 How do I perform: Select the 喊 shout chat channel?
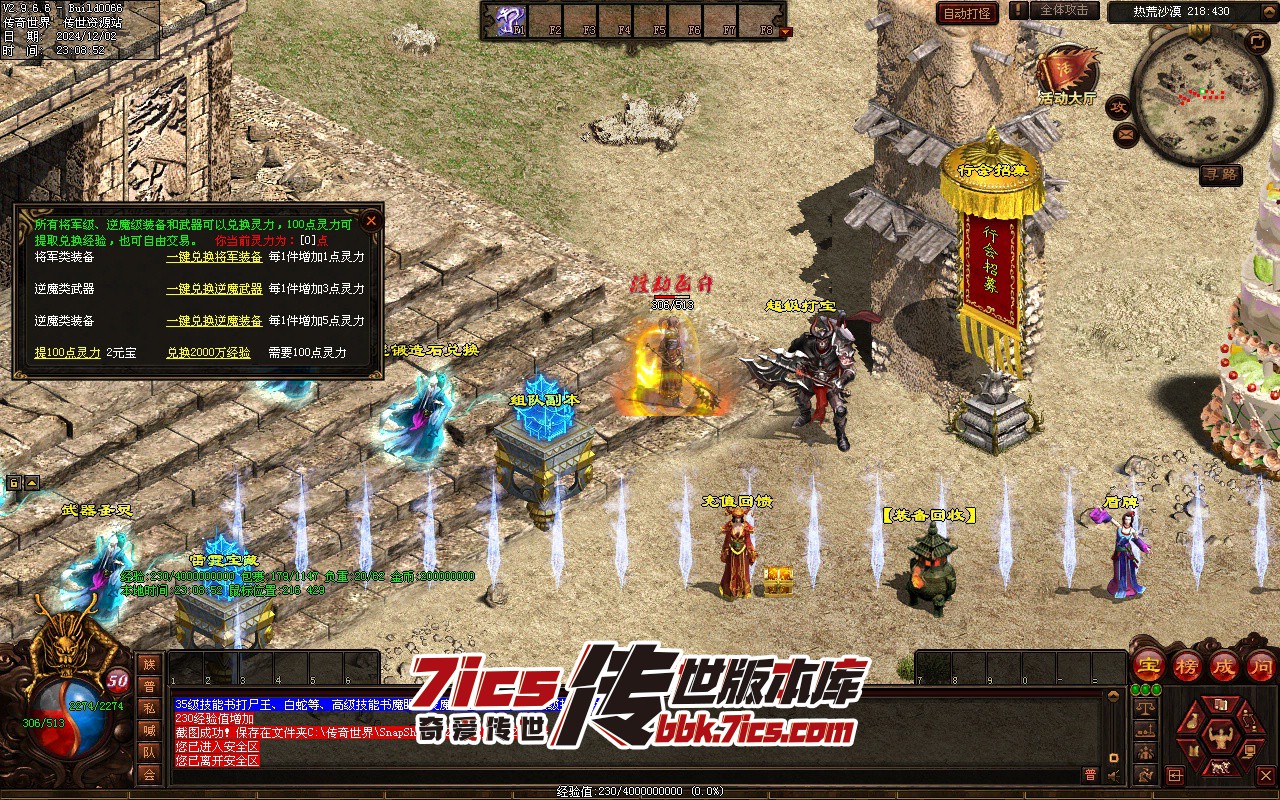click(149, 729)
